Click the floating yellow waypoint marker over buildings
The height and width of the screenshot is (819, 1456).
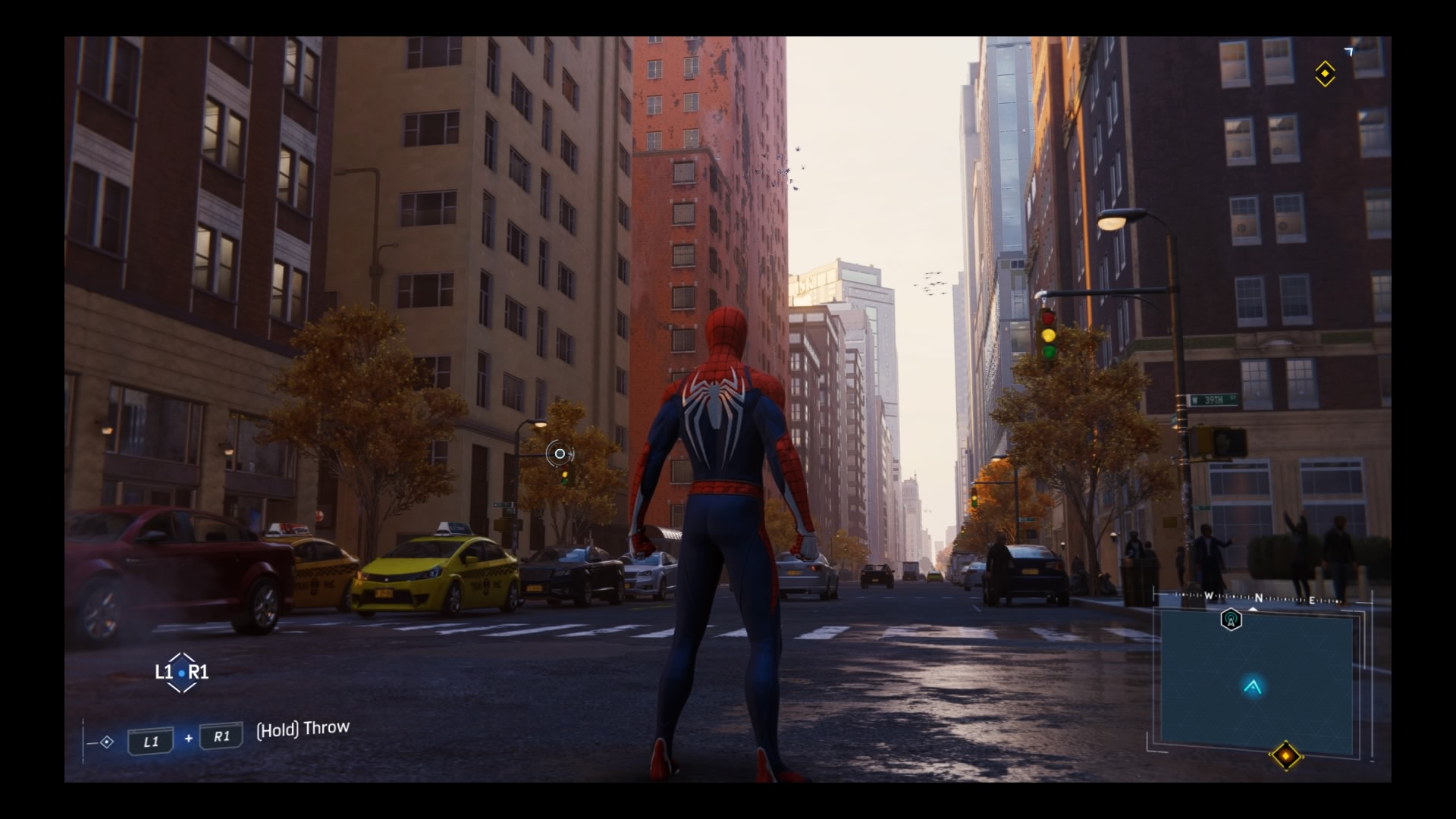pyautogui.click(x=1325, y=74)
